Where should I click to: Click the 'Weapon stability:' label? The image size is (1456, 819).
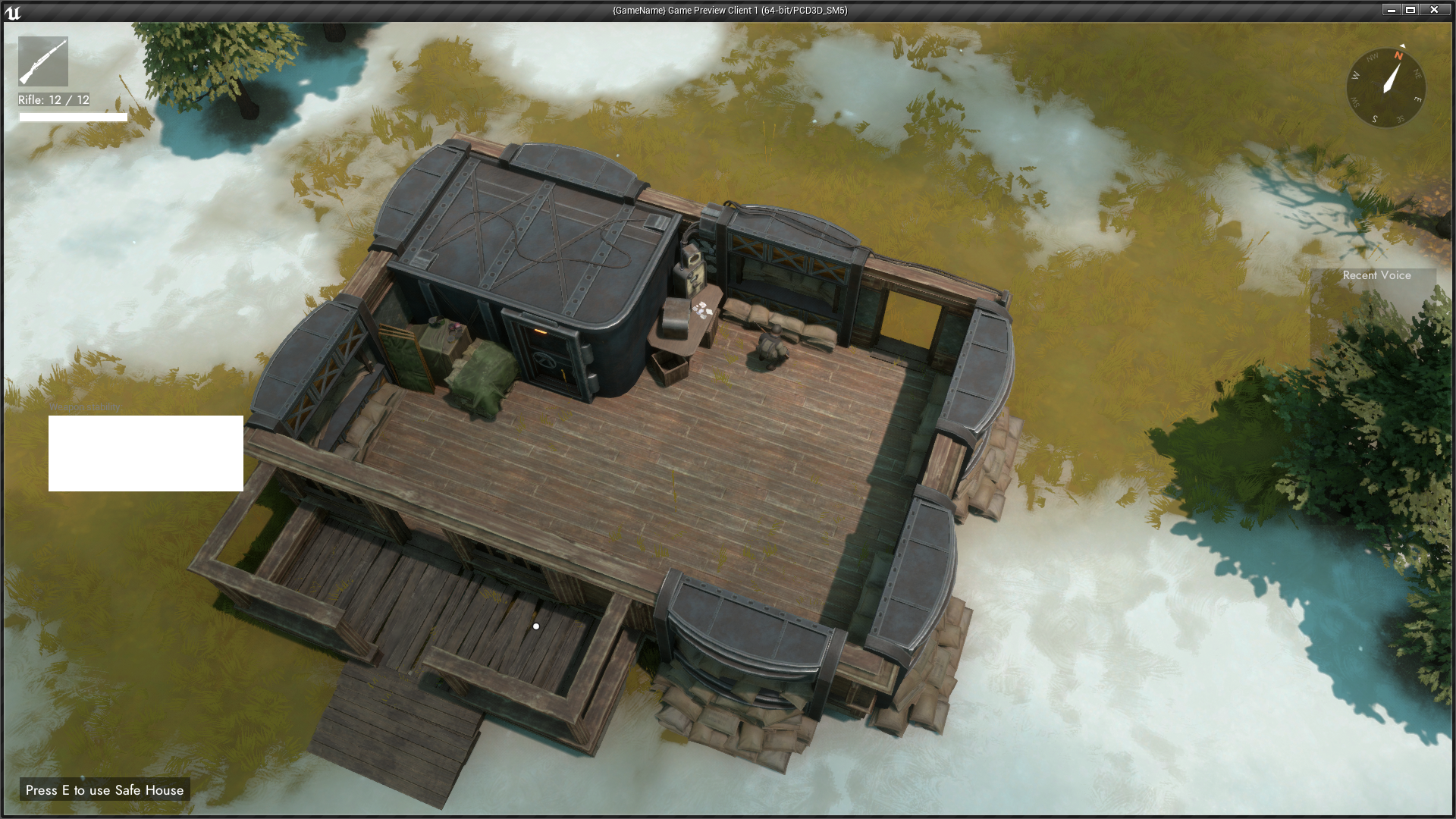[x=85, y=406]
